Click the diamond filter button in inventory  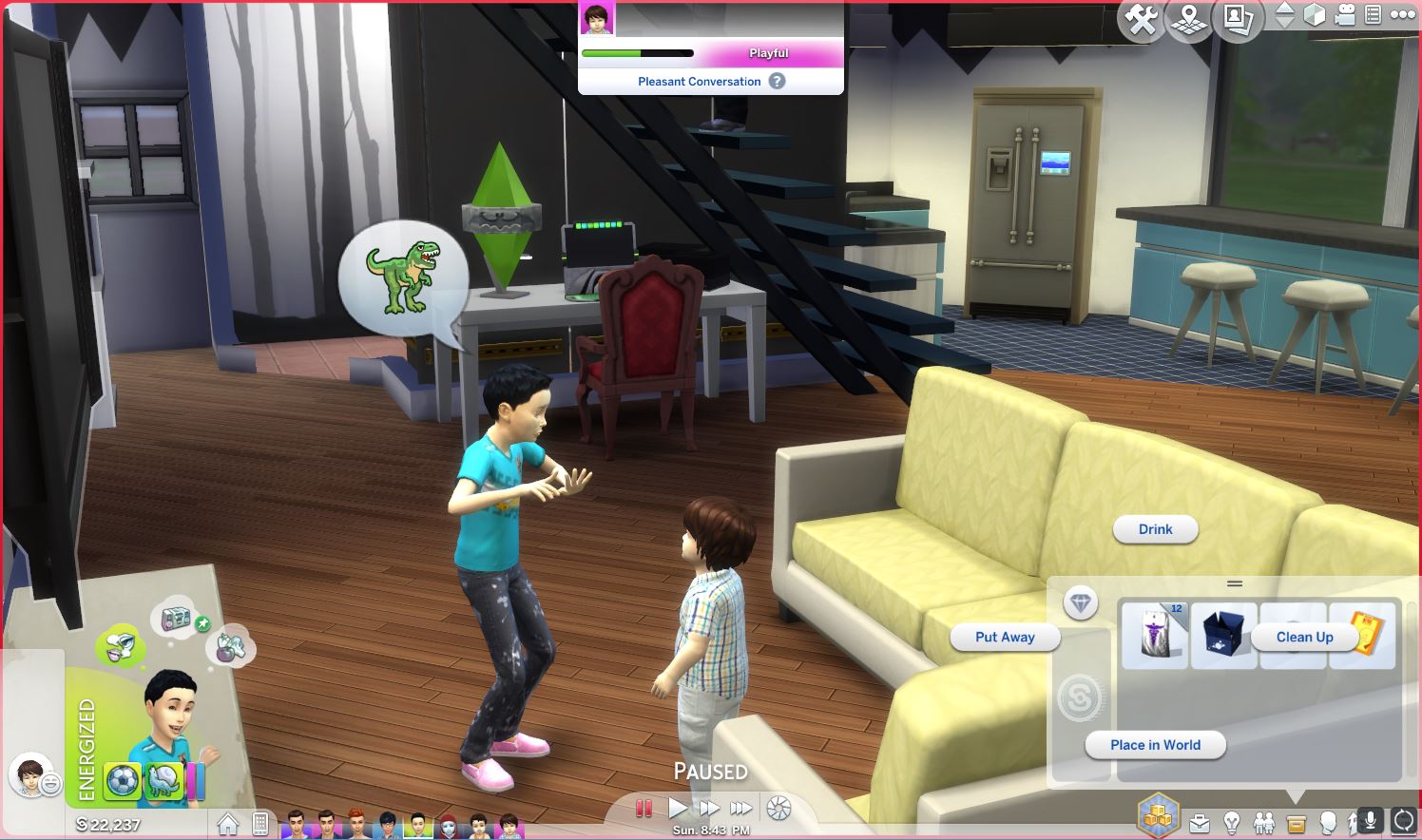1081,603
